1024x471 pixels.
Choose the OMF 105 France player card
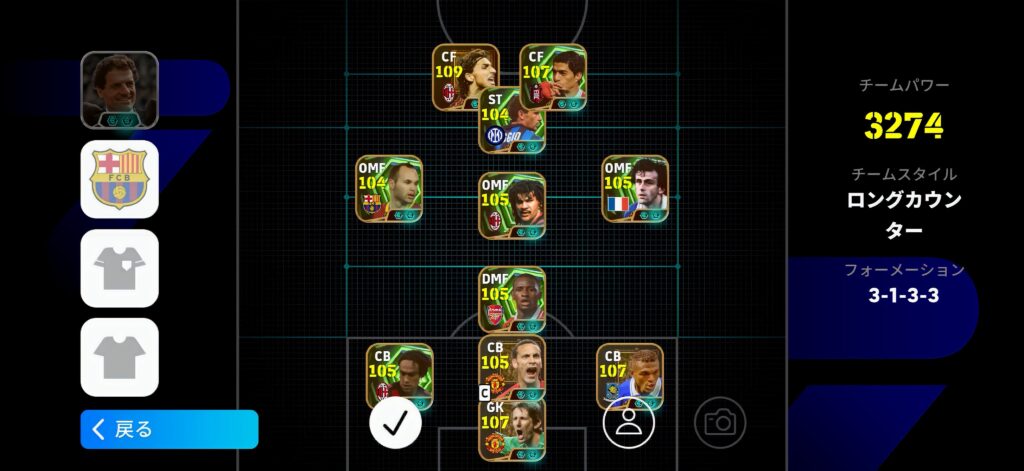(635, 189)
